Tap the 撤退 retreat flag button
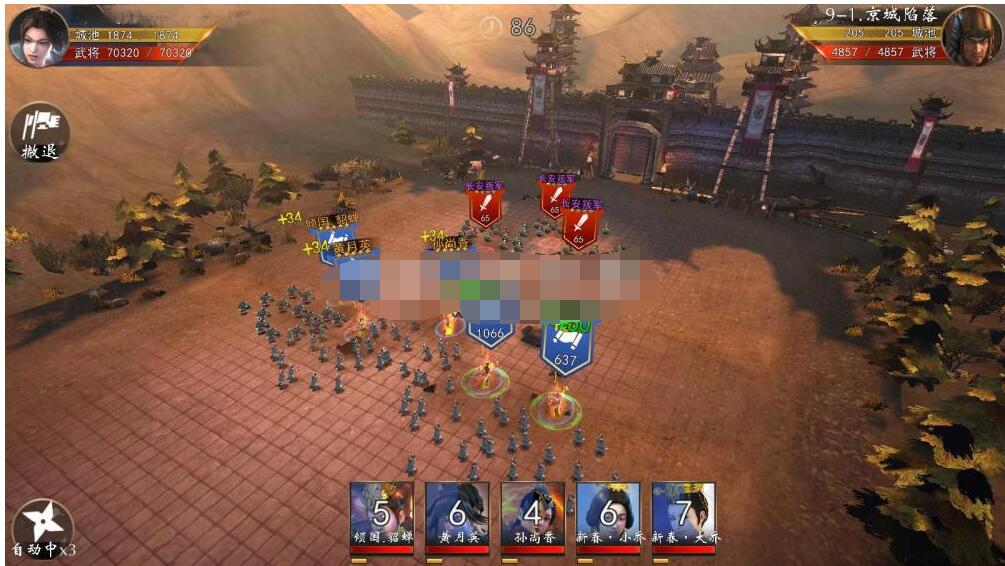The height and width of the screenshot is (566, 1005). 40,132
